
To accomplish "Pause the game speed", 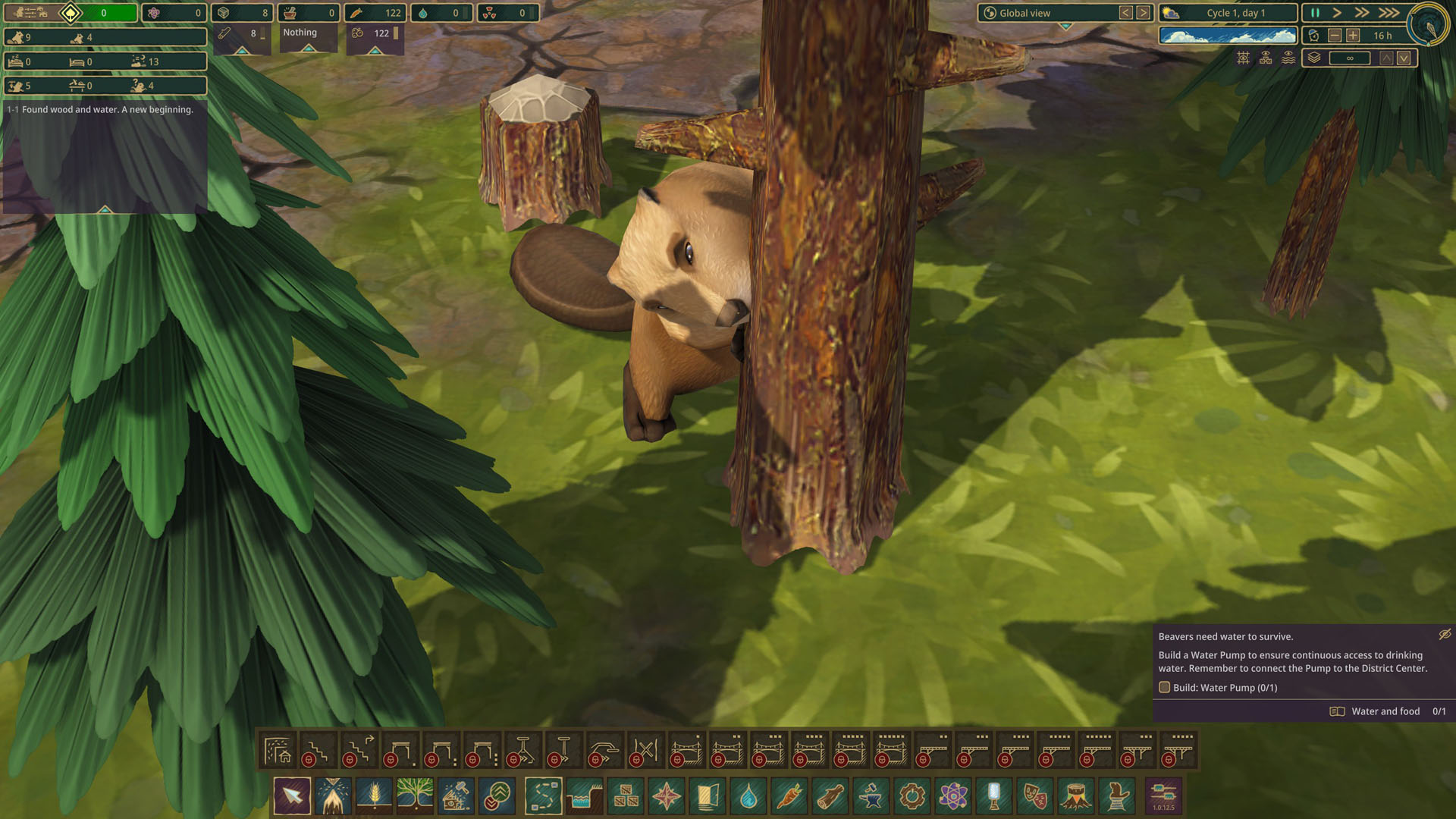I will (x=1315, y=13).
